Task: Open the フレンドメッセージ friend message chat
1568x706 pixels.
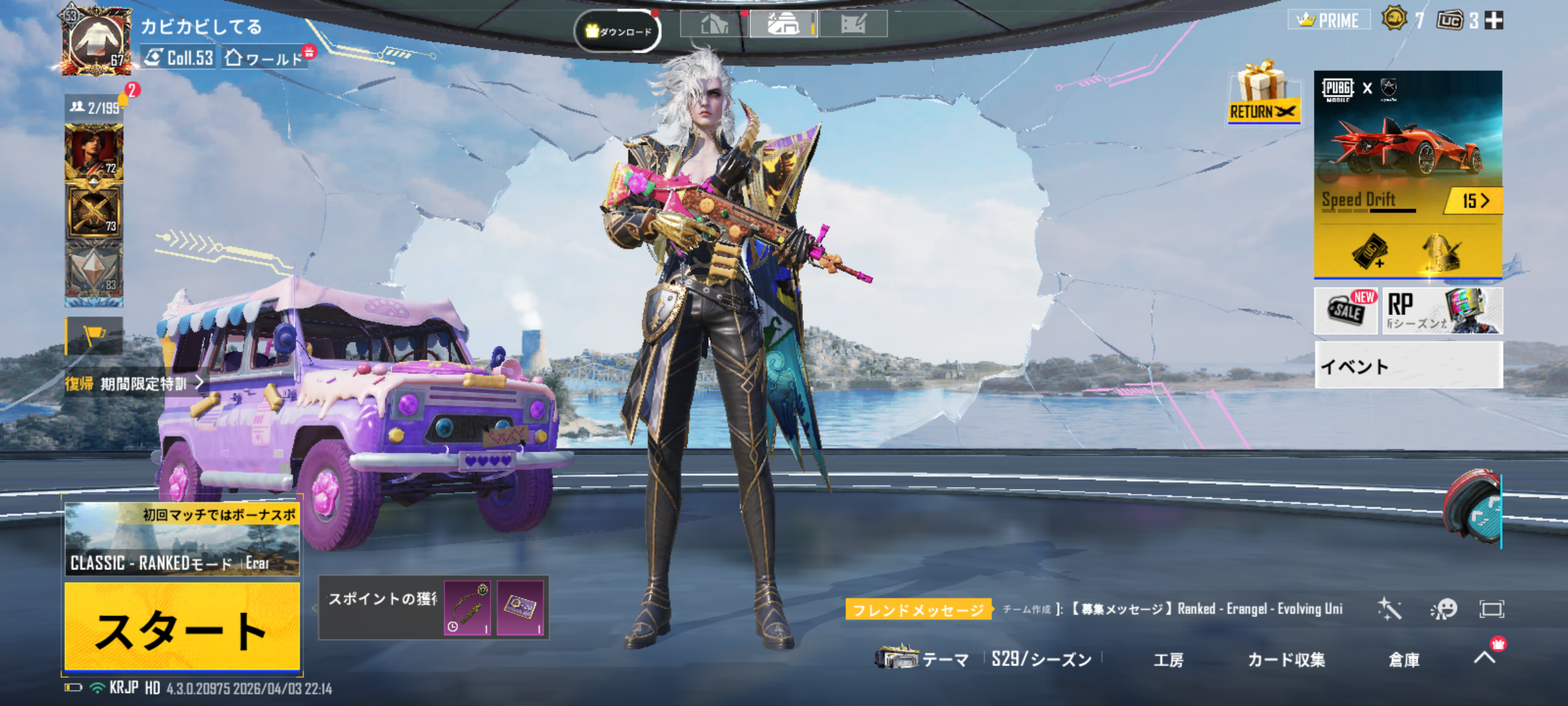Action: pos(919,610)
